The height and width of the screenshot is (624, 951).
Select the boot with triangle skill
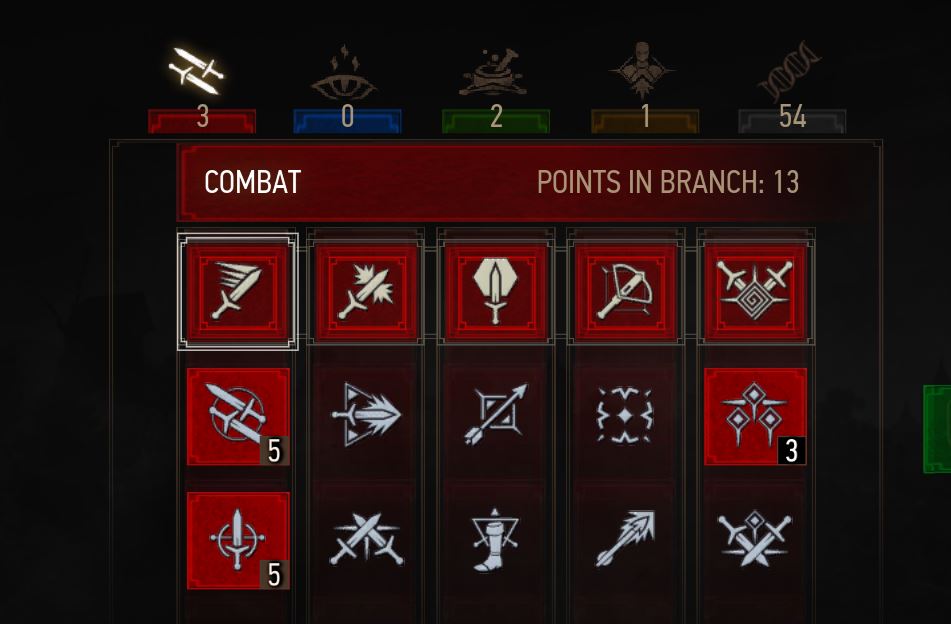497,540
